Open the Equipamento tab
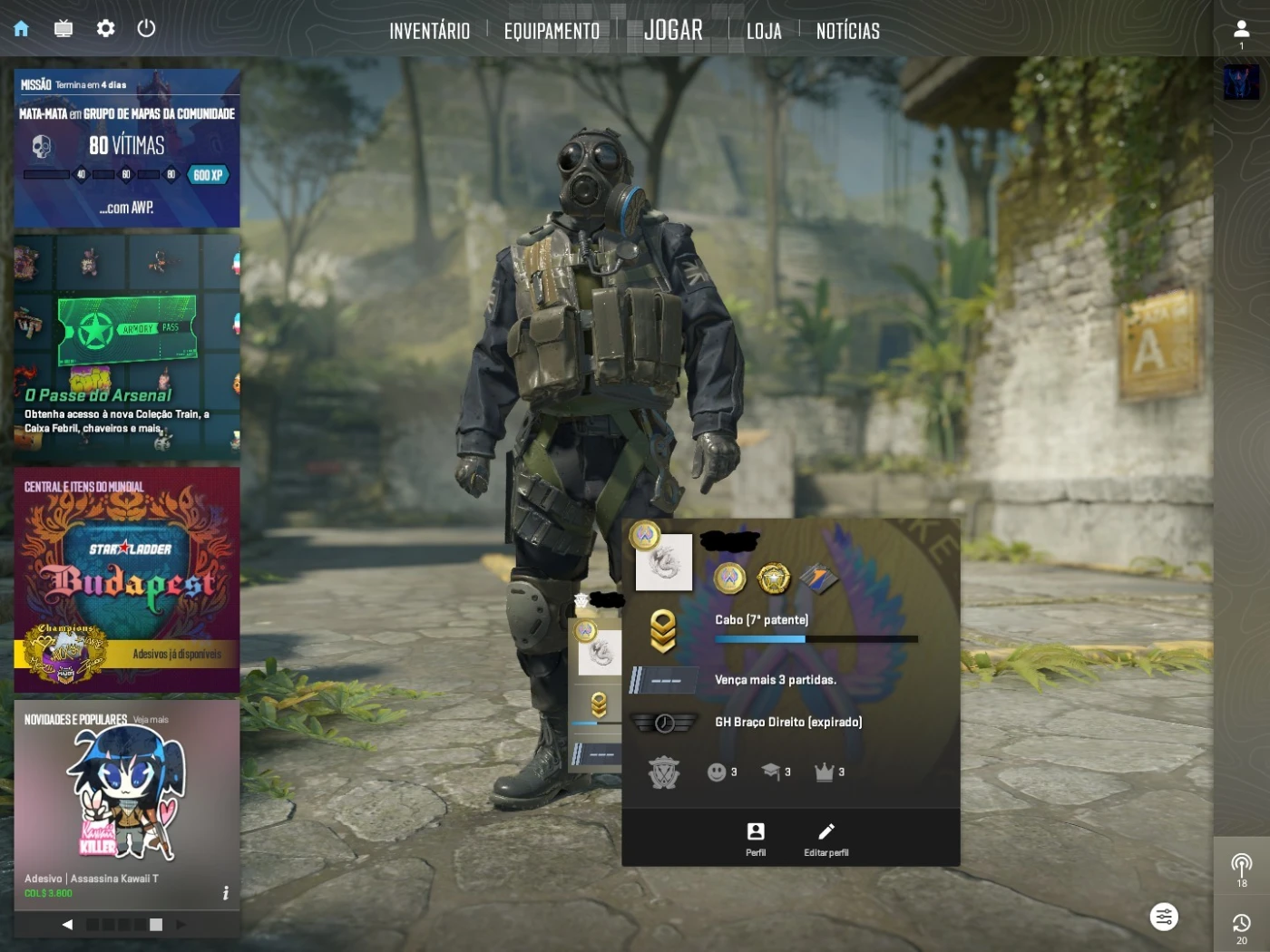This screenshot has width=1270, height=952. coord(552,31)
